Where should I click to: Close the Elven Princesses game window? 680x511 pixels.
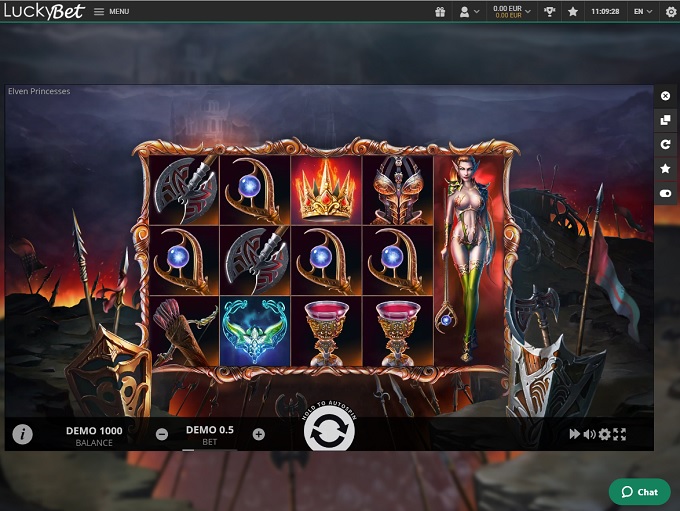(x=666, y=96)
